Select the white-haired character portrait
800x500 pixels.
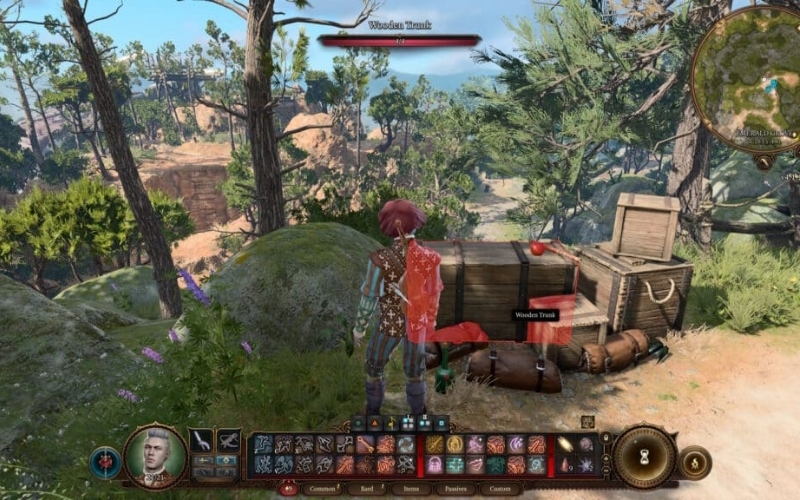tap(155, 456)
